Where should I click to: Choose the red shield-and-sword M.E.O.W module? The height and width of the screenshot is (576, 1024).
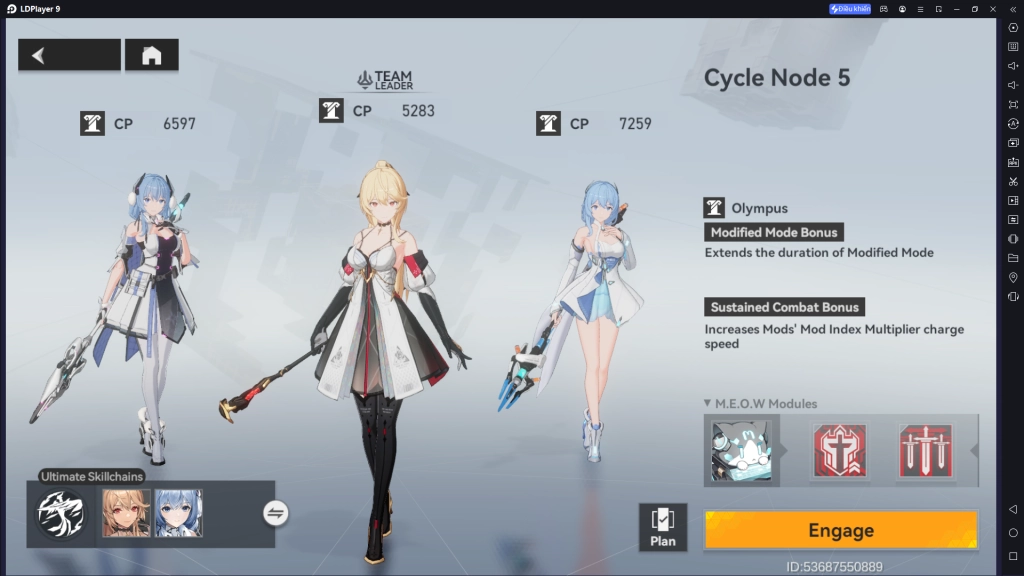[x=839, y=450]
